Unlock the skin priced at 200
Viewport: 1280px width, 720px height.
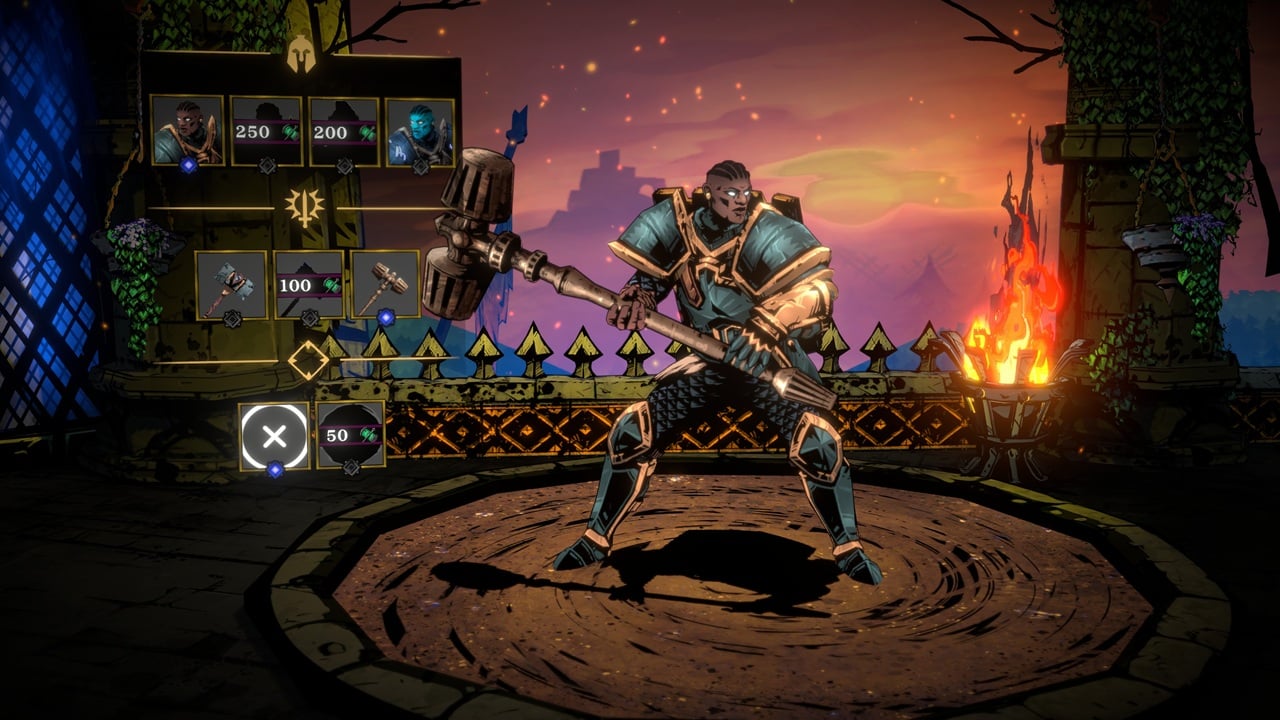coord(344,131)
